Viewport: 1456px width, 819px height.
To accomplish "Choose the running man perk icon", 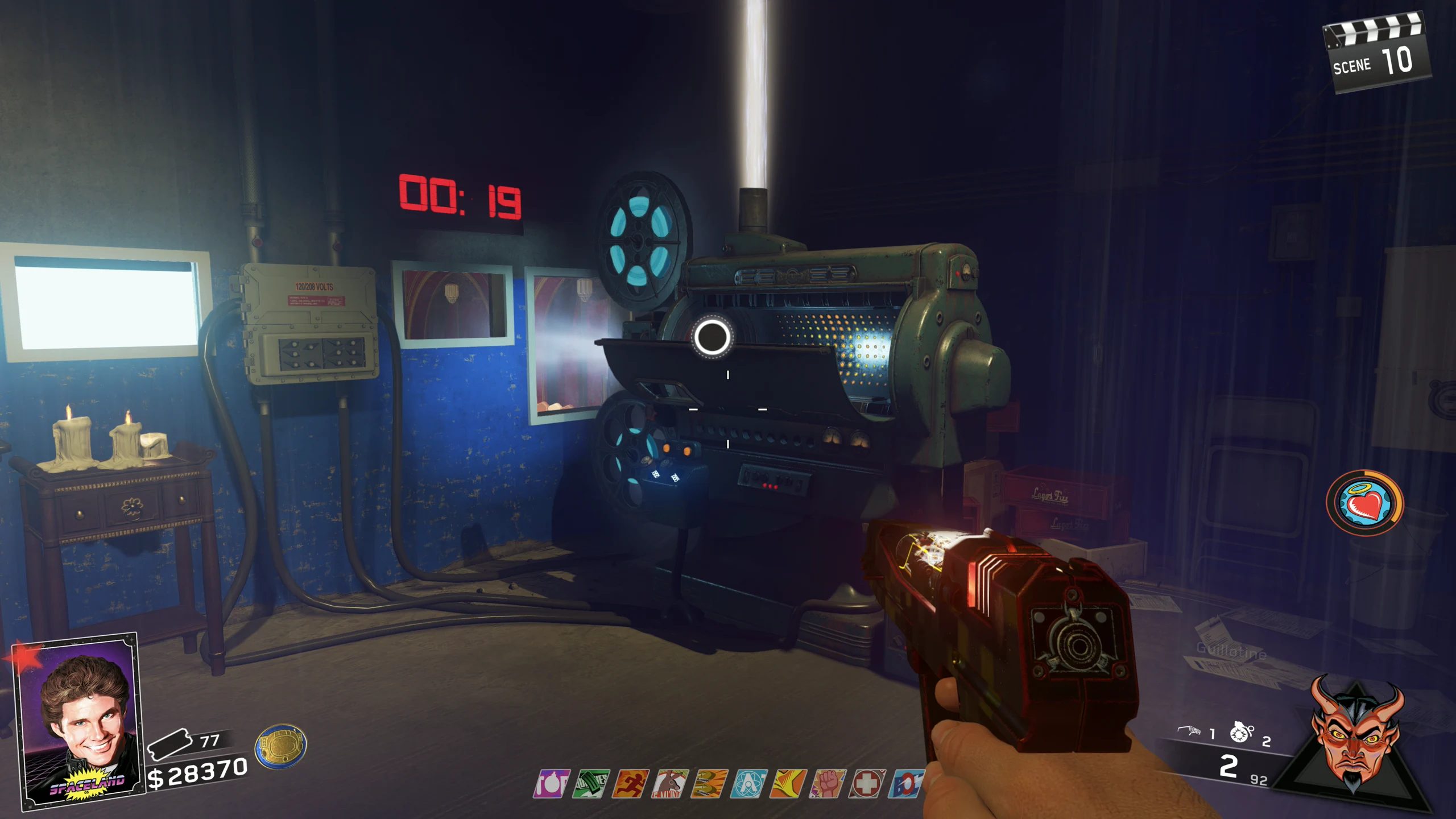I will (630, 784).
